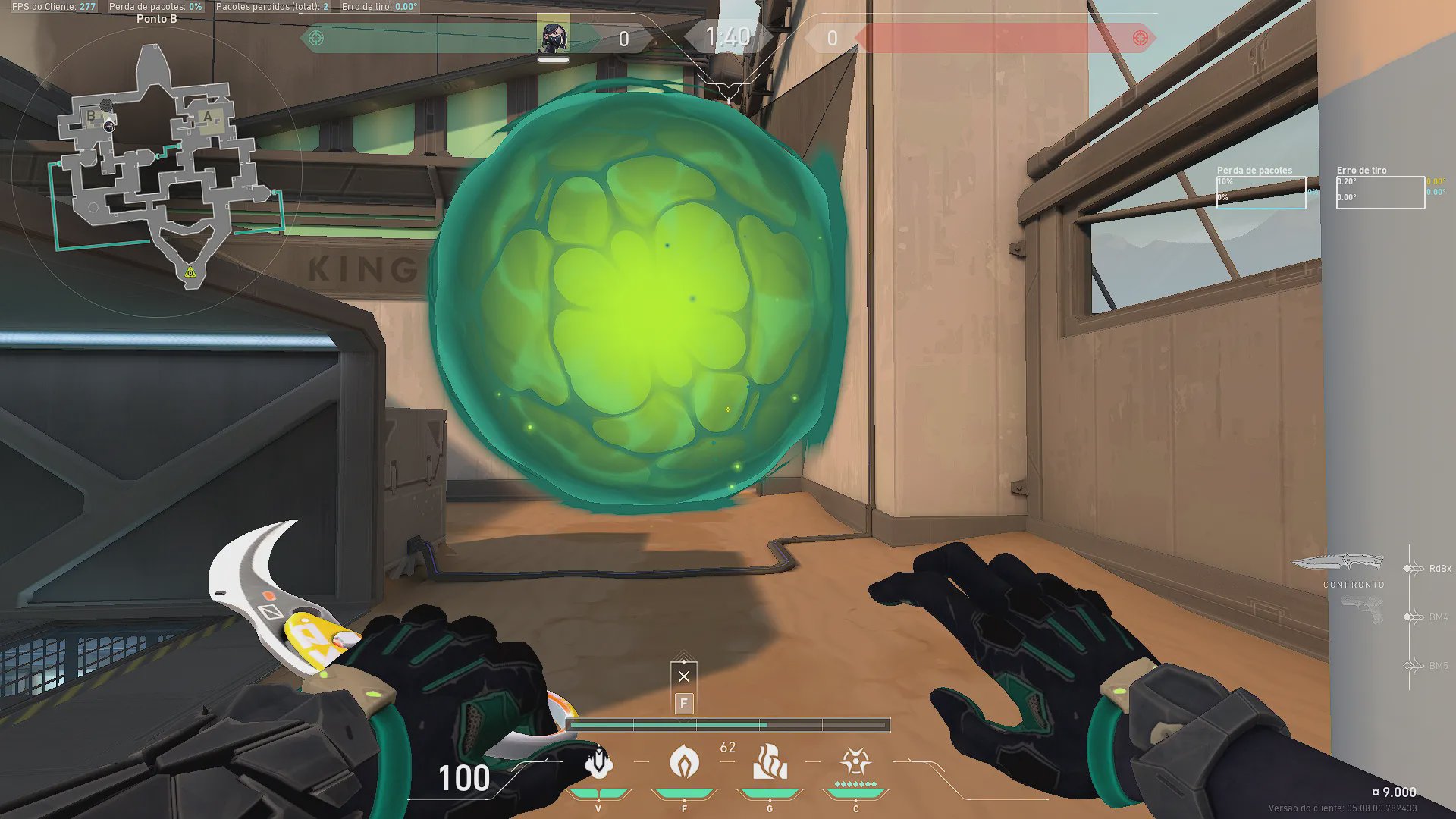The width and height of the screenshot is (1456, 819).
Task: Select the Poison Cloud orb ability
Action: [x=684, y=762]
